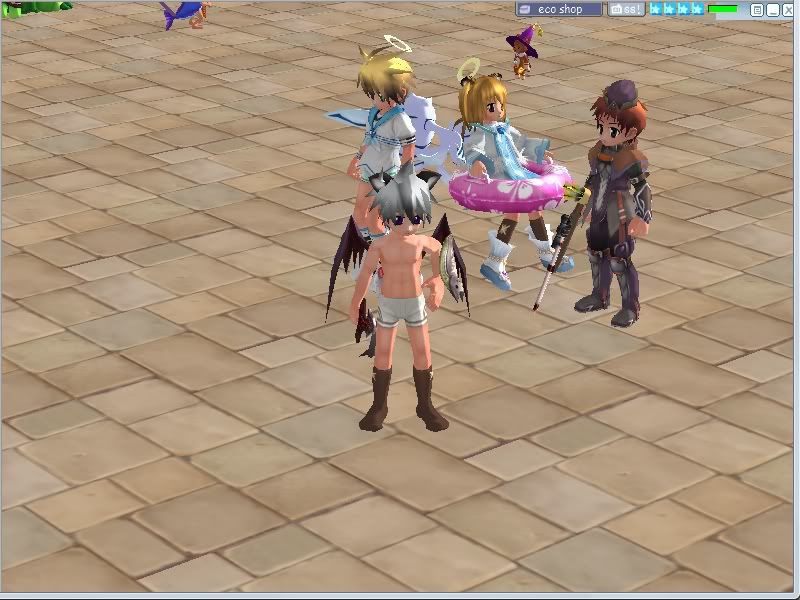Click the "ss!" camera screenshot button

click(x=627, y=9)
